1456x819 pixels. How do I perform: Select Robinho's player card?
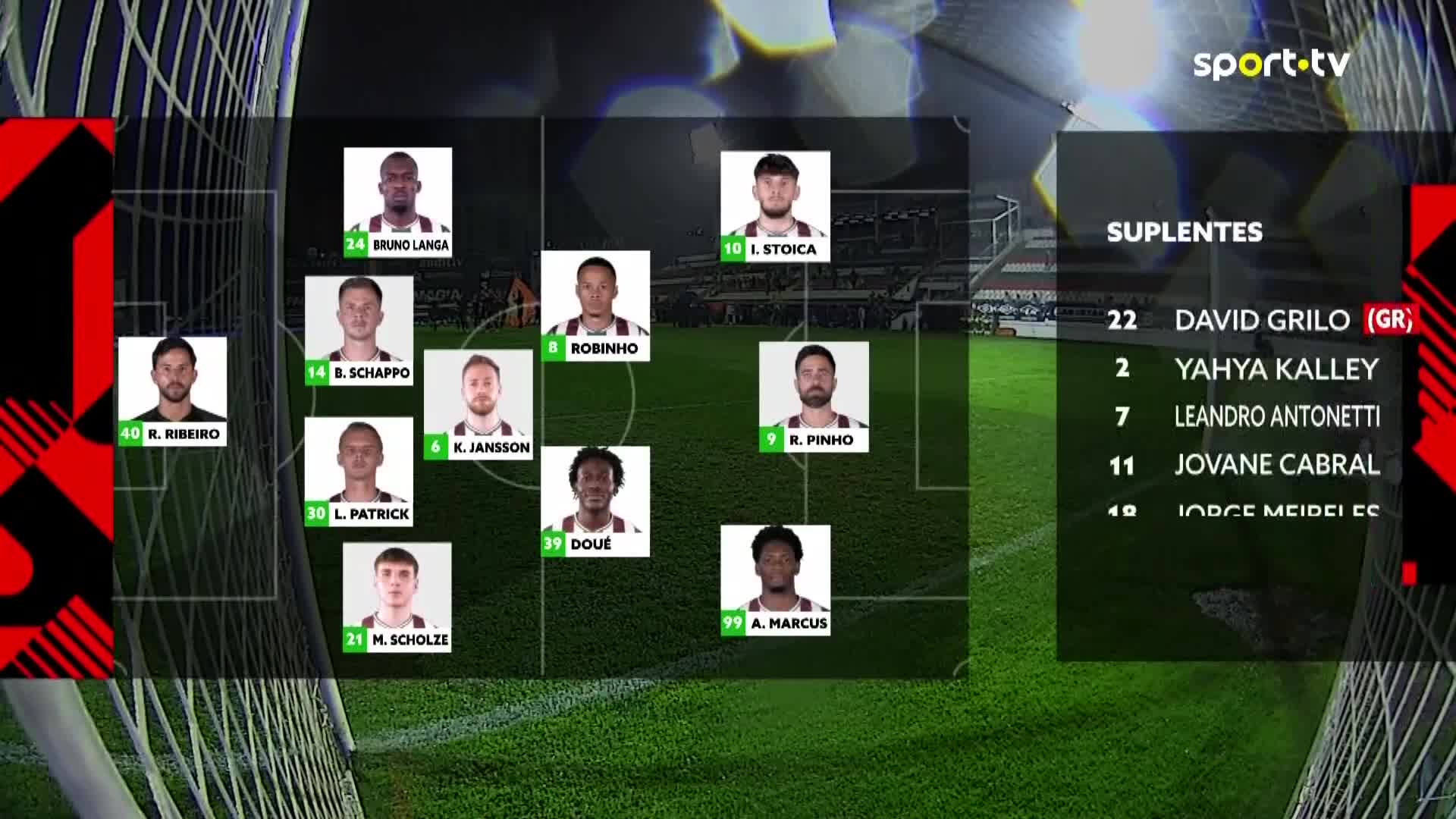[595, 306]
